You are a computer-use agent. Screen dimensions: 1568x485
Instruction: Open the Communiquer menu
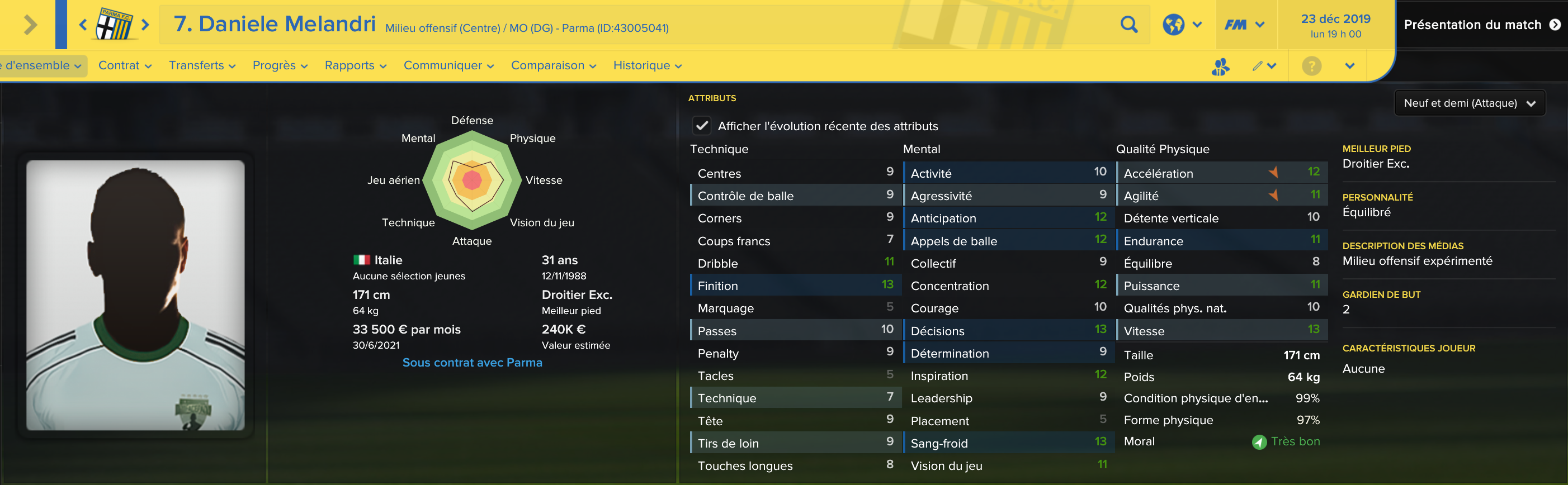pyautogui.click(x=448, y=66)
